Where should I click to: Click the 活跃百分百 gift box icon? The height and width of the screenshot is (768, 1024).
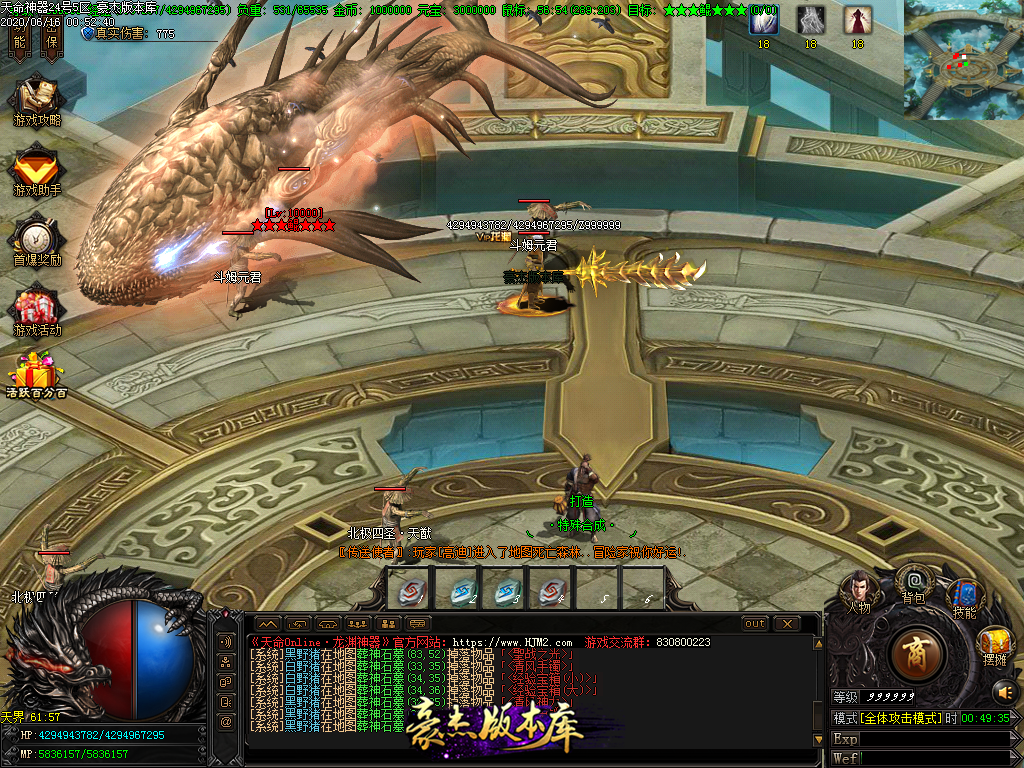tap(37, 374)
